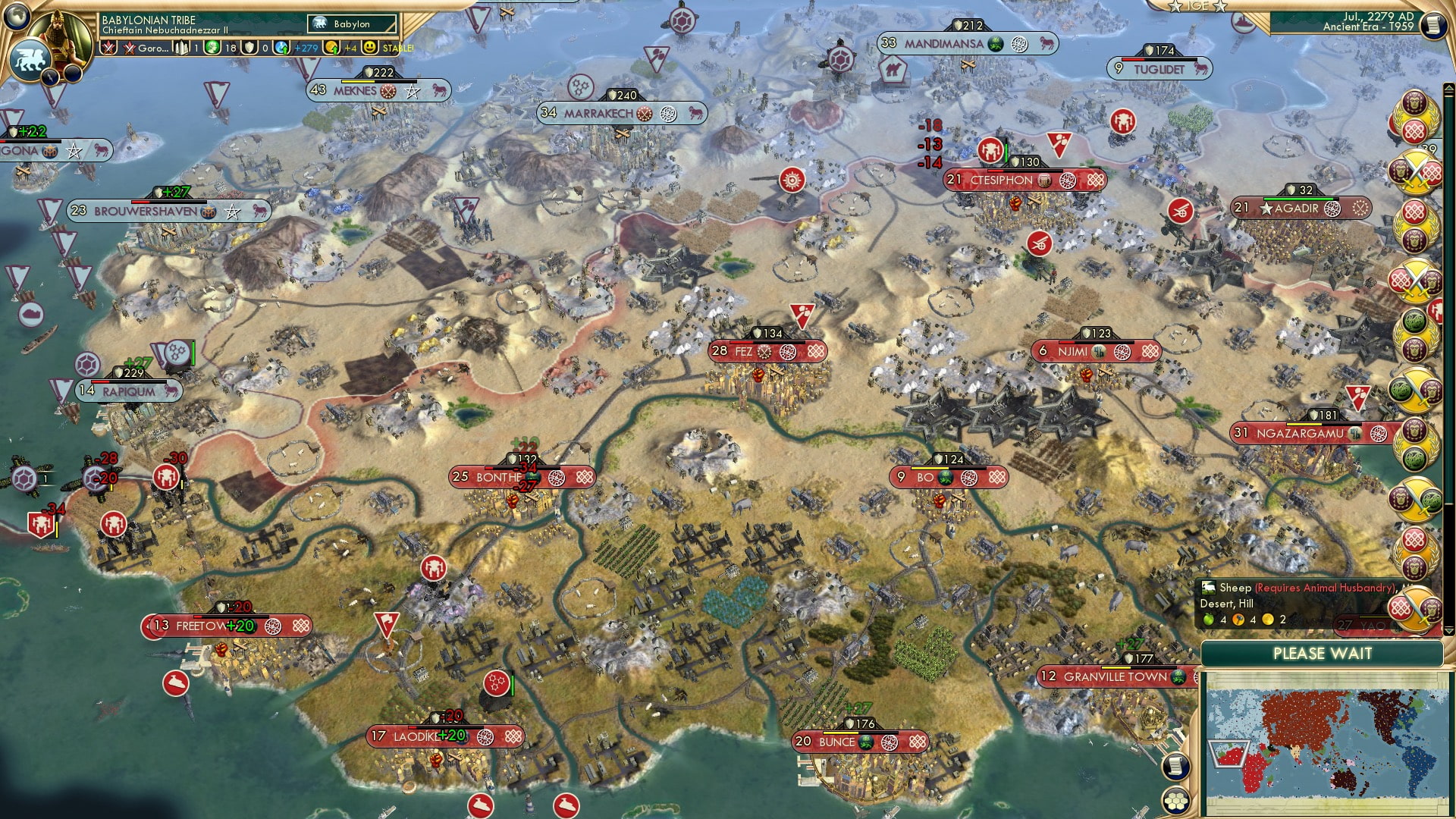
Task: Click the gold coin icon showing +4
Action: (331, 48)
